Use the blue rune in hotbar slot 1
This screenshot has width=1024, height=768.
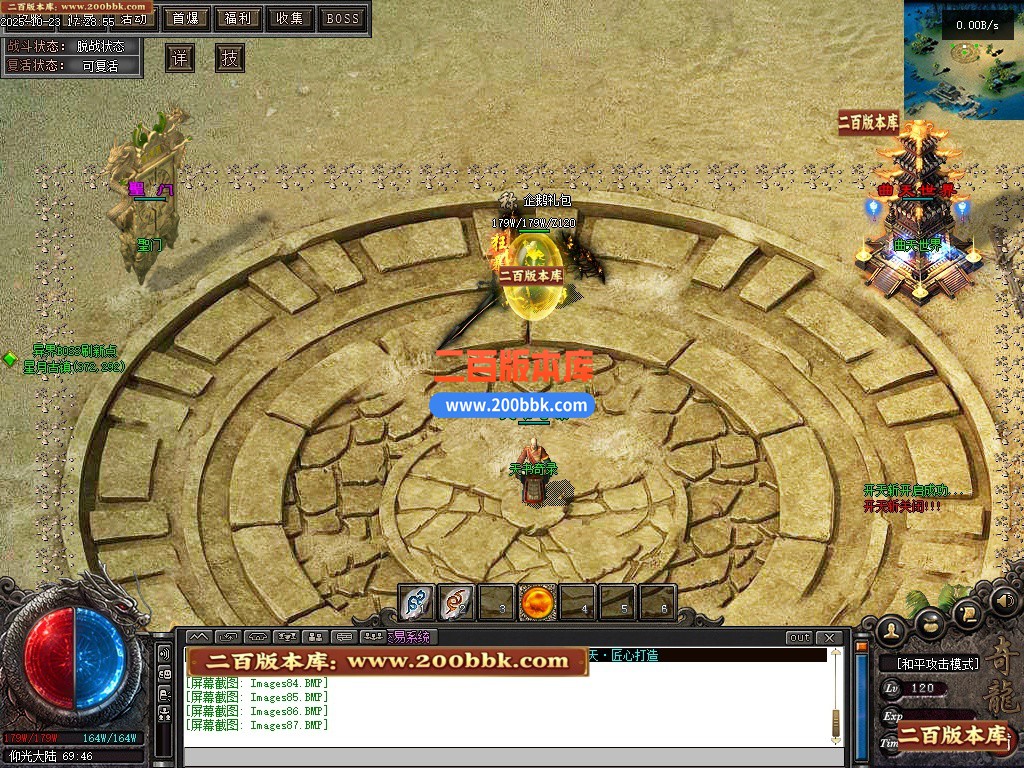click(417, 602)
